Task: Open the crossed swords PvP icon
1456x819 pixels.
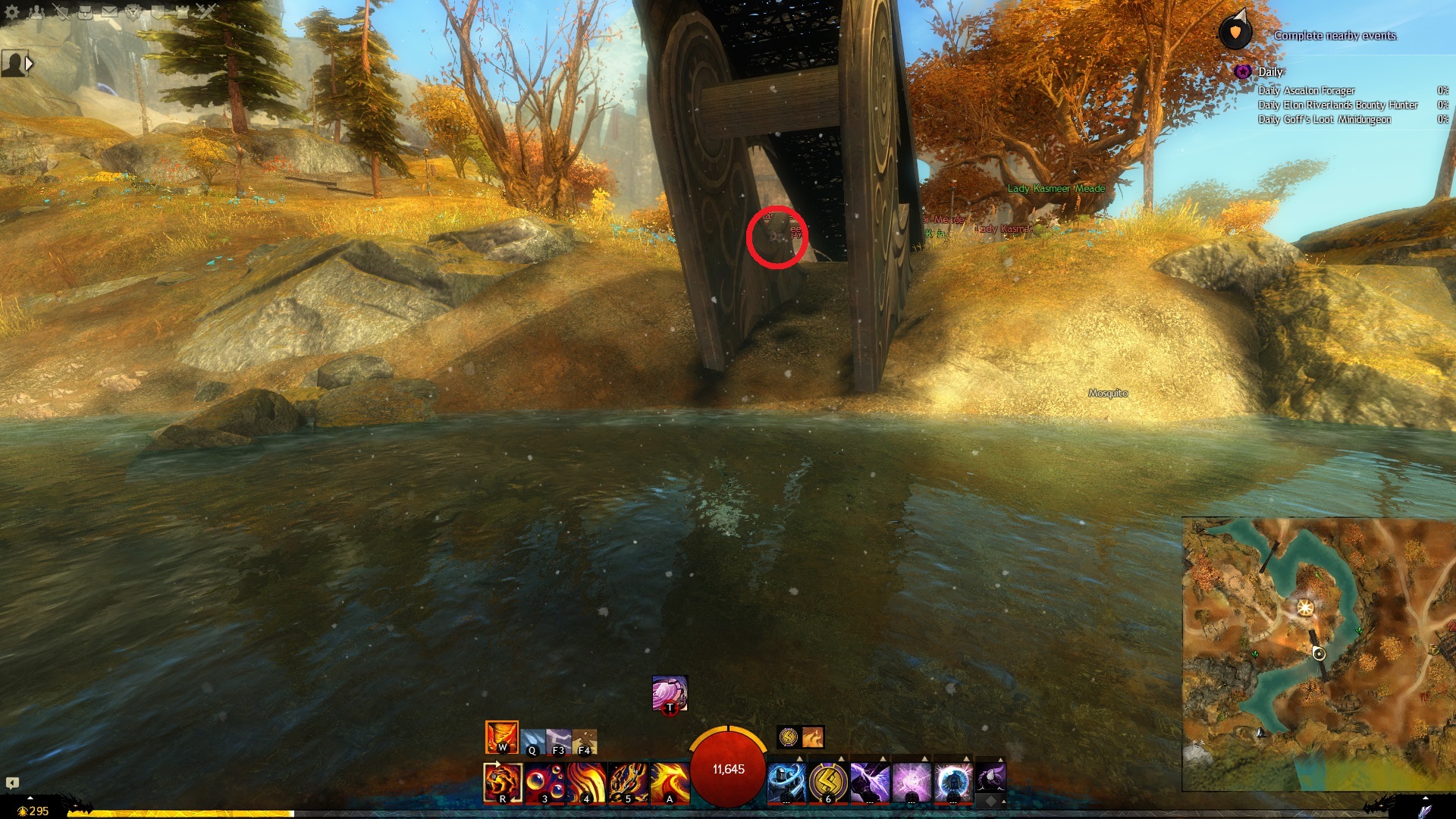Action: pos(206,12)
